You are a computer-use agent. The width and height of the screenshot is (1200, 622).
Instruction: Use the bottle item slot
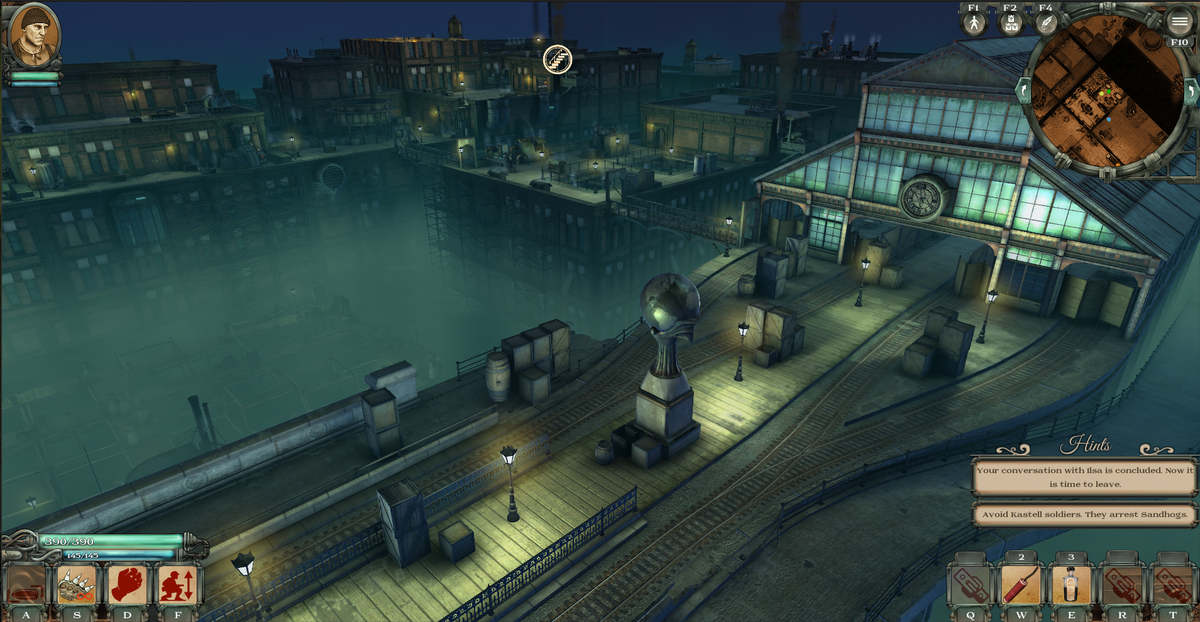tap(1070, 585)
